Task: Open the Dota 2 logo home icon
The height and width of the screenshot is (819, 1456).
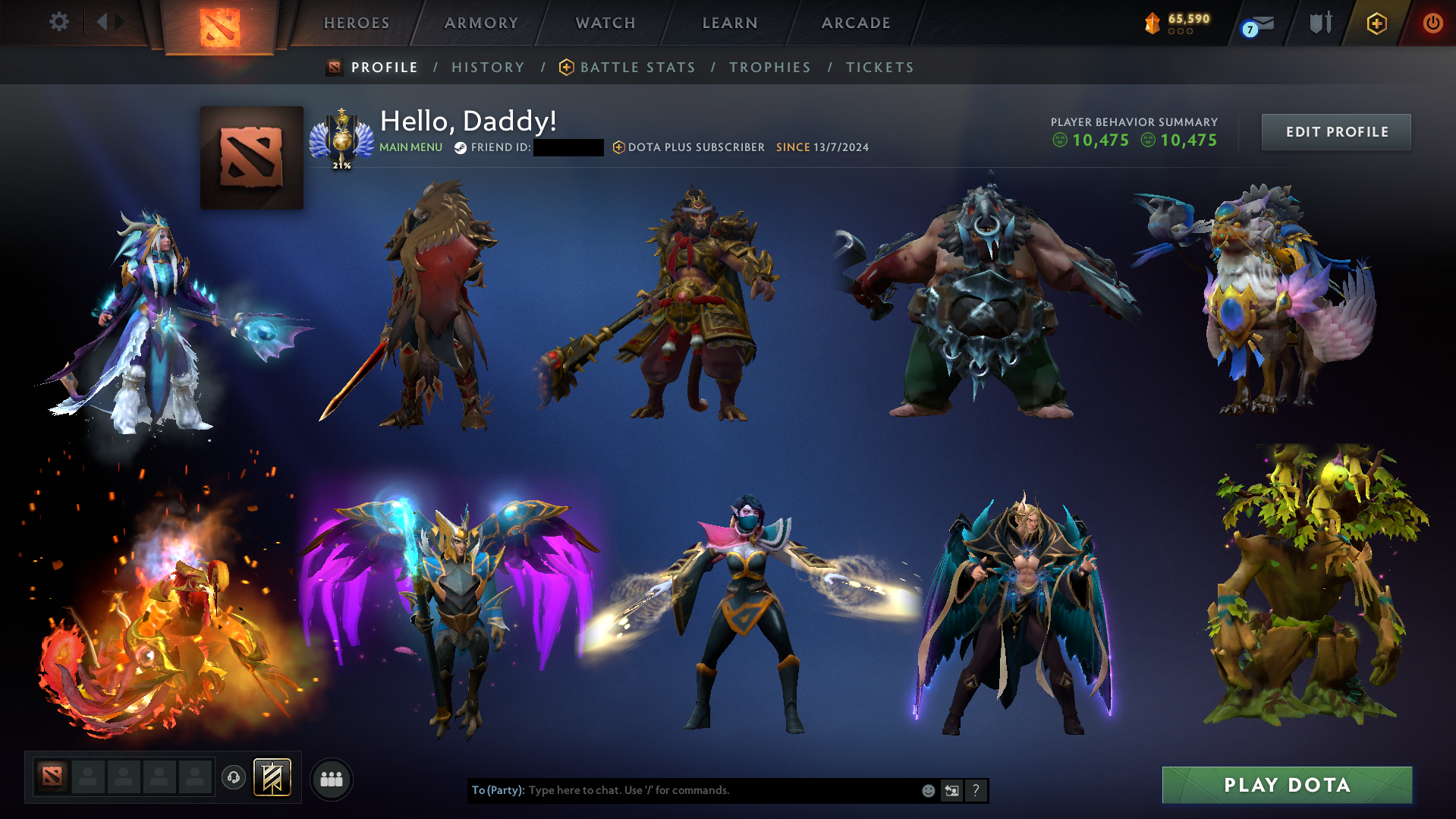Action: [x=220, y=23]
